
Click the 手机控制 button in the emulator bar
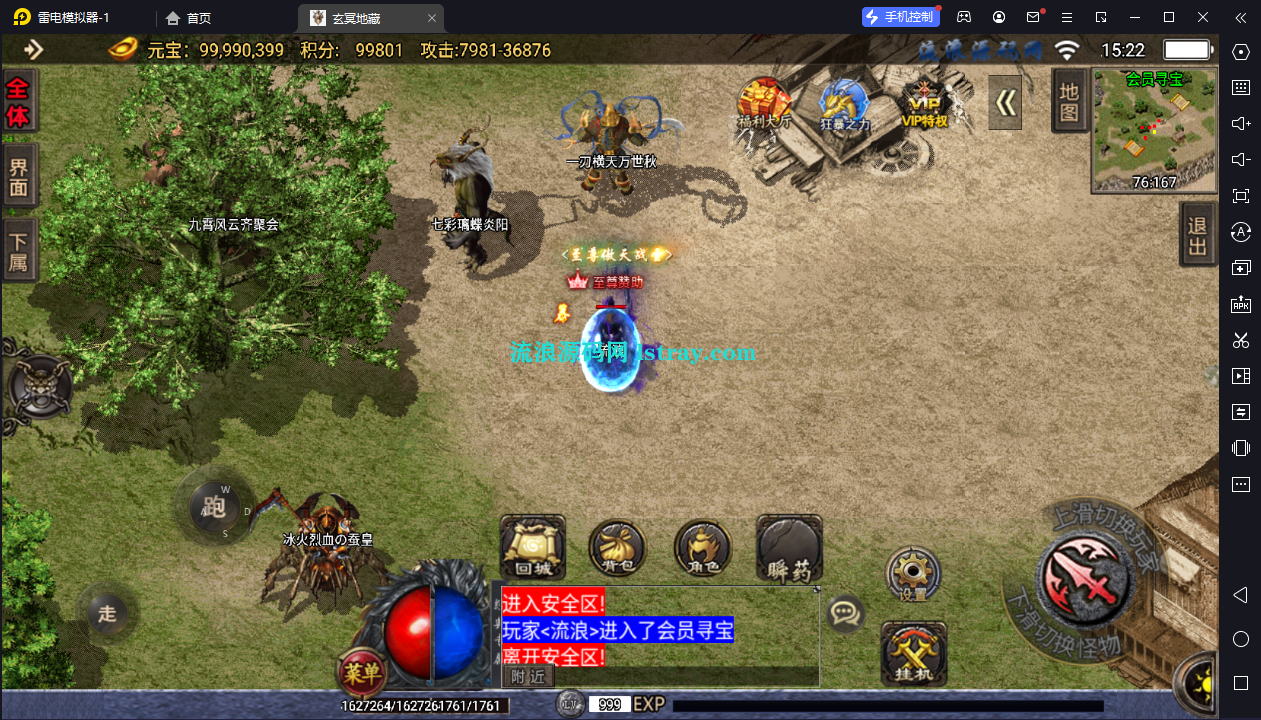900,17
